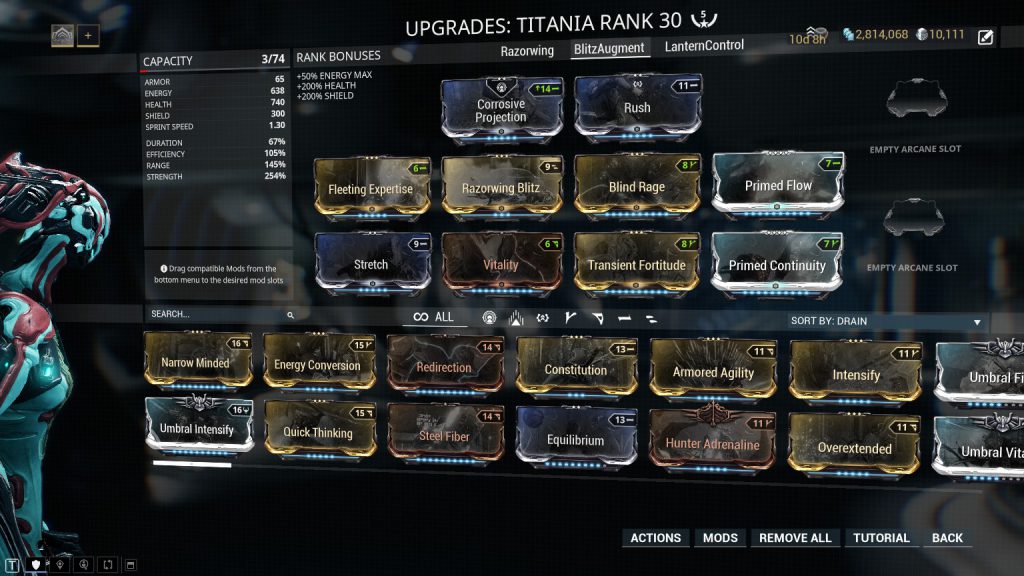Viewport: 1024px width, 576px height.
Task: Click the equipped Rush exilus mod
Action: [637, 107]
